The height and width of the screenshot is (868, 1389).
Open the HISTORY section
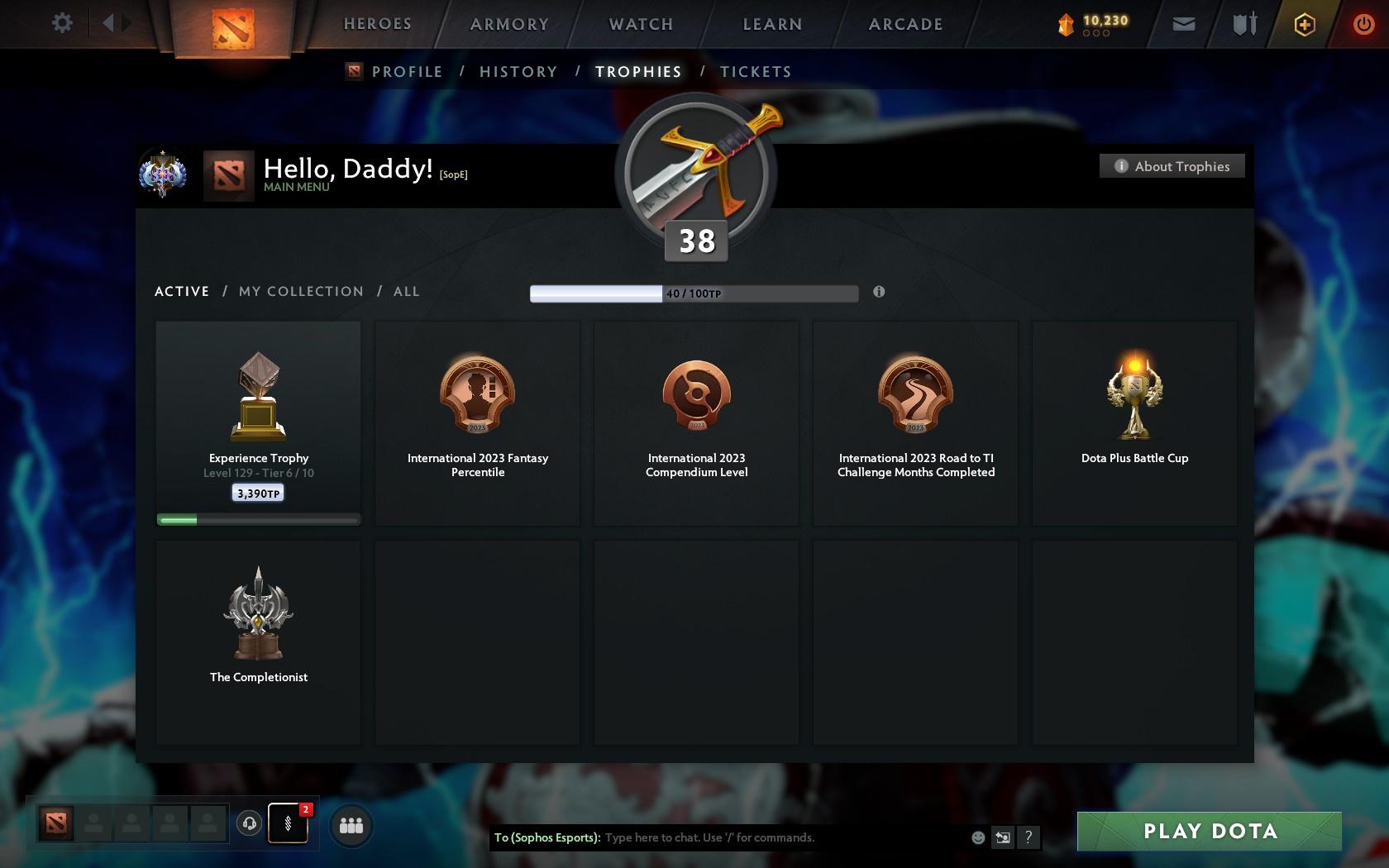(x=518, y=72)
